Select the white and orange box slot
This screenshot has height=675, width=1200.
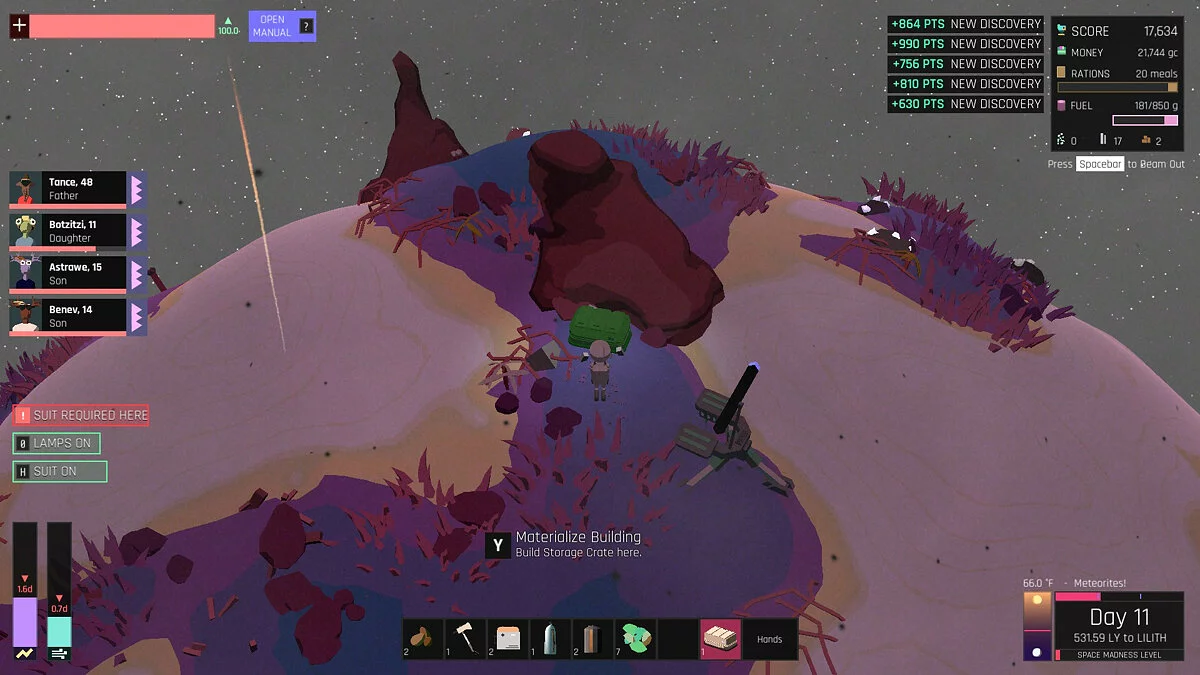pos(508,639)
